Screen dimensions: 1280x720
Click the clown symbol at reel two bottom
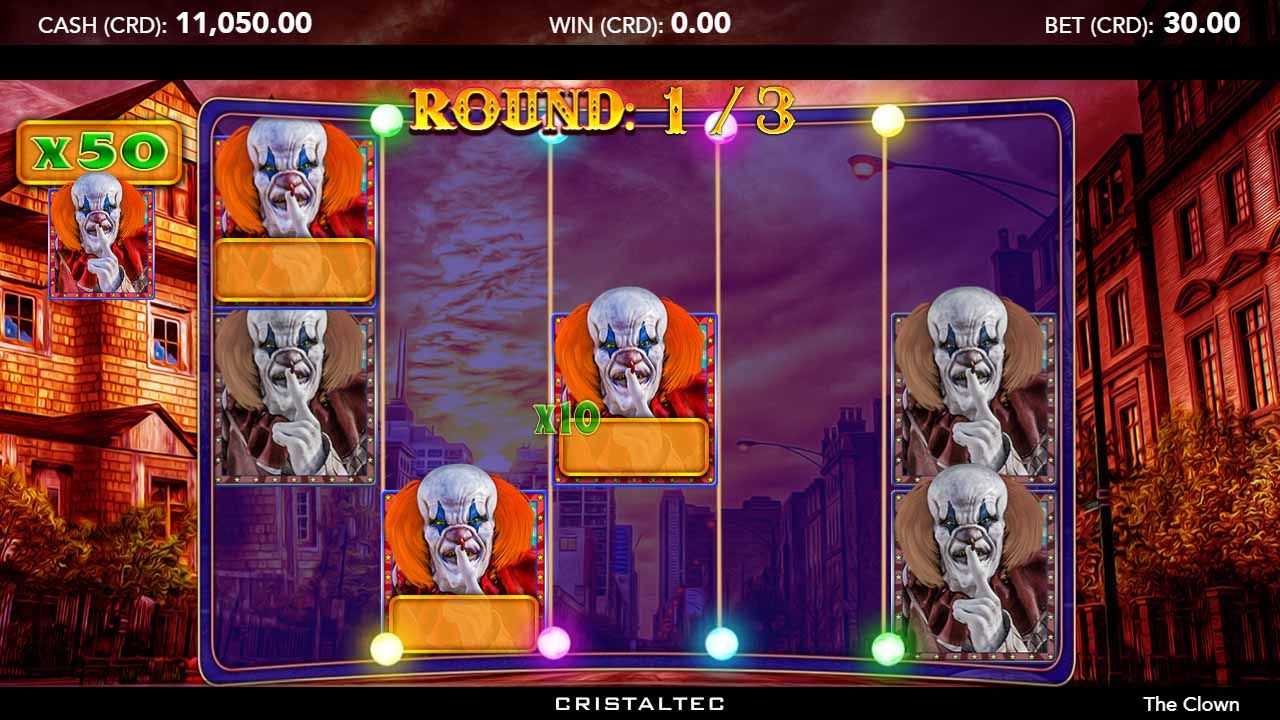[465, 540]
